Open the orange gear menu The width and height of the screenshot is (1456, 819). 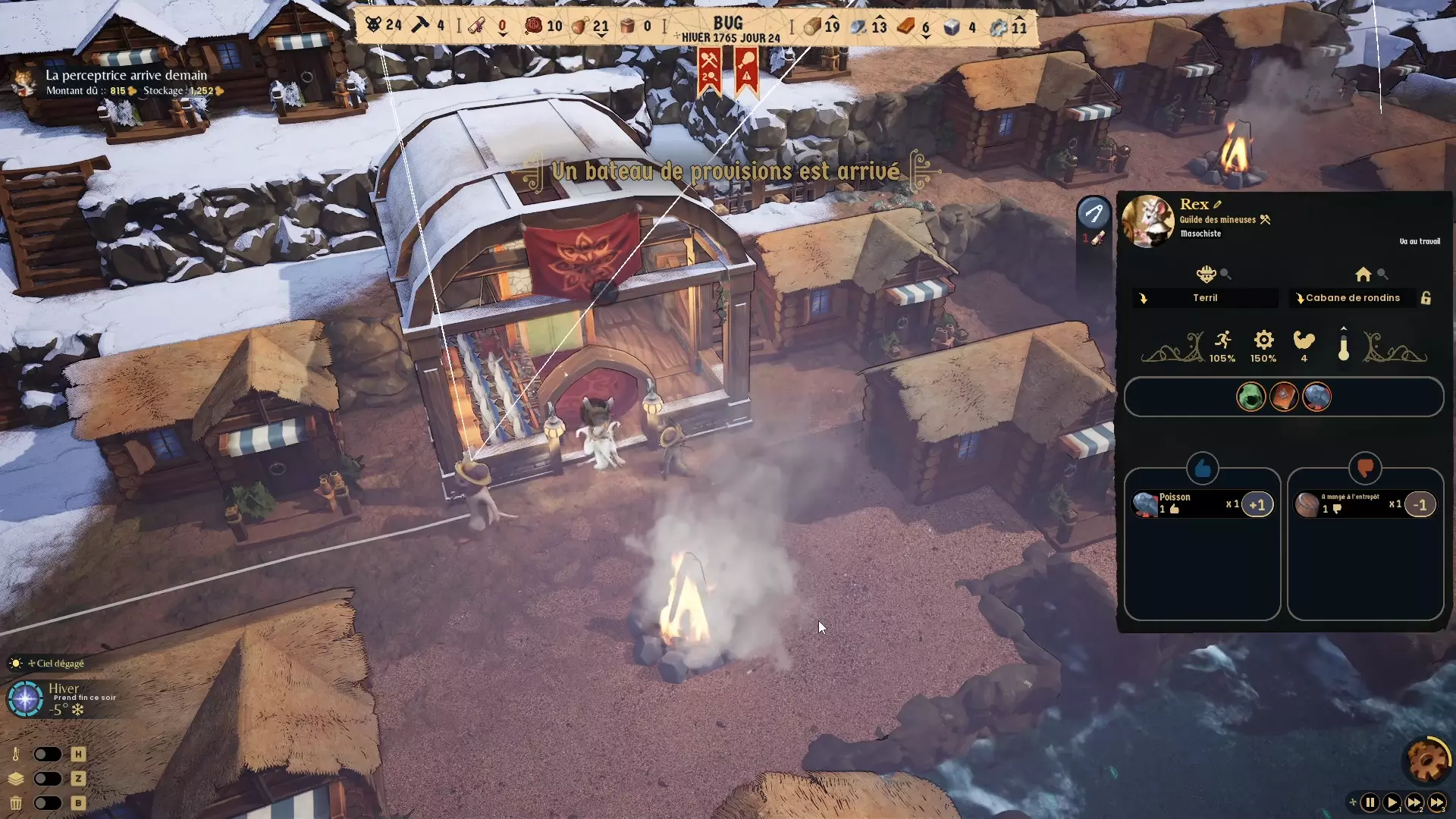(1427, 759)
